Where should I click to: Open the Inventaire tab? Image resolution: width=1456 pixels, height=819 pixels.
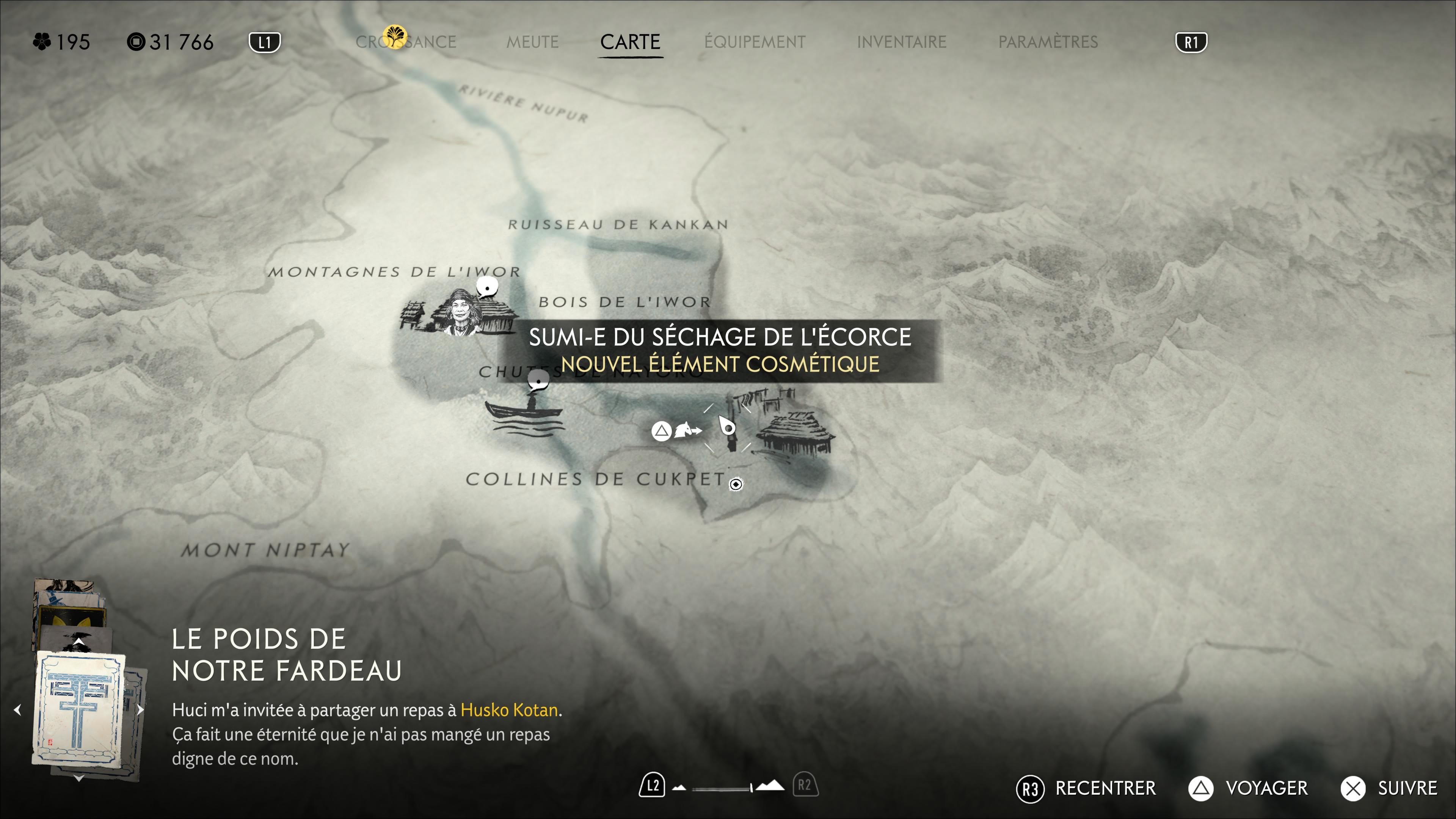tap(902, 42)
